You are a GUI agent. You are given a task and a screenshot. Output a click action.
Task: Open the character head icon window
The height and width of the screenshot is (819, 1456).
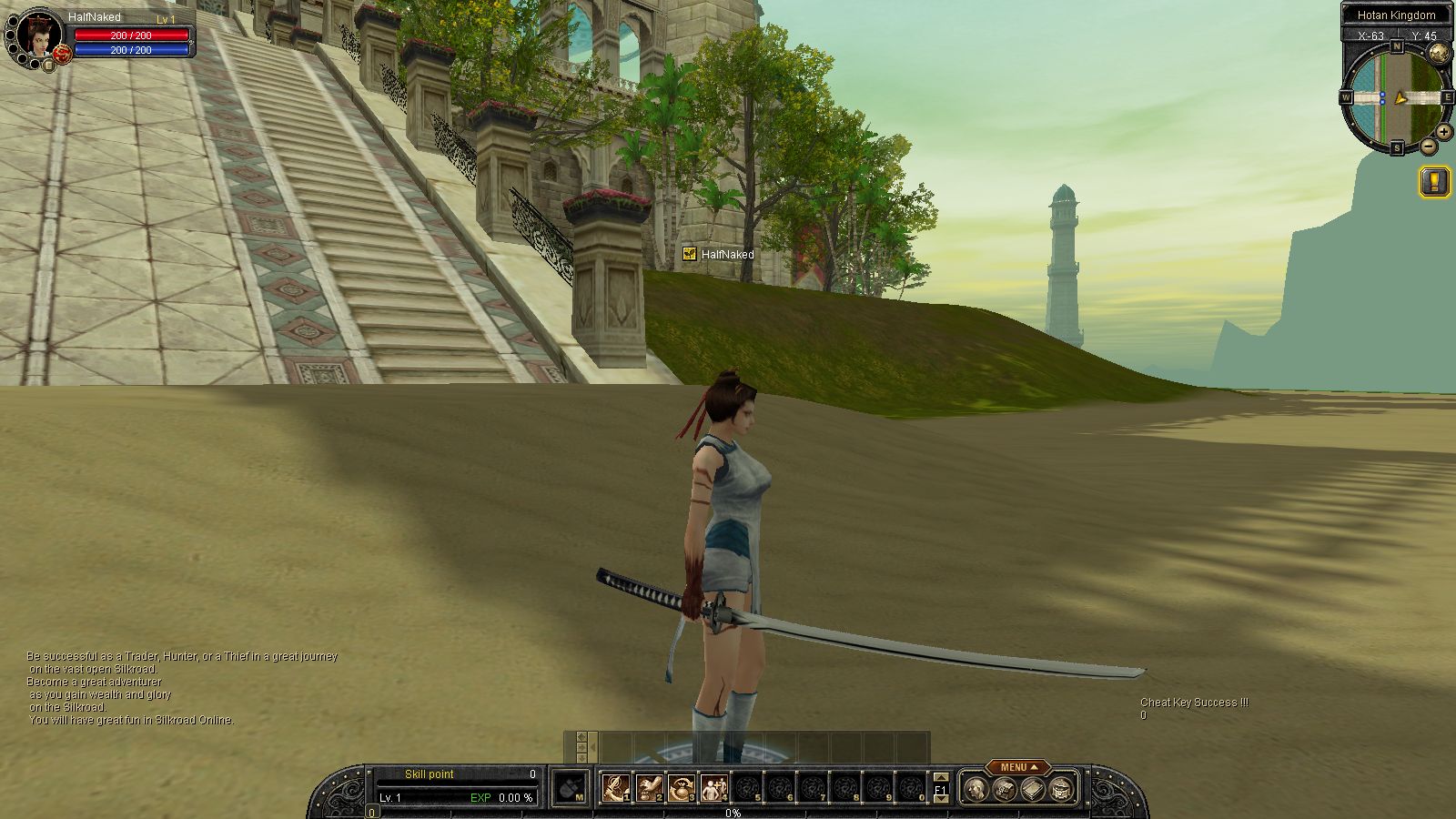click(x=976, y=789)
